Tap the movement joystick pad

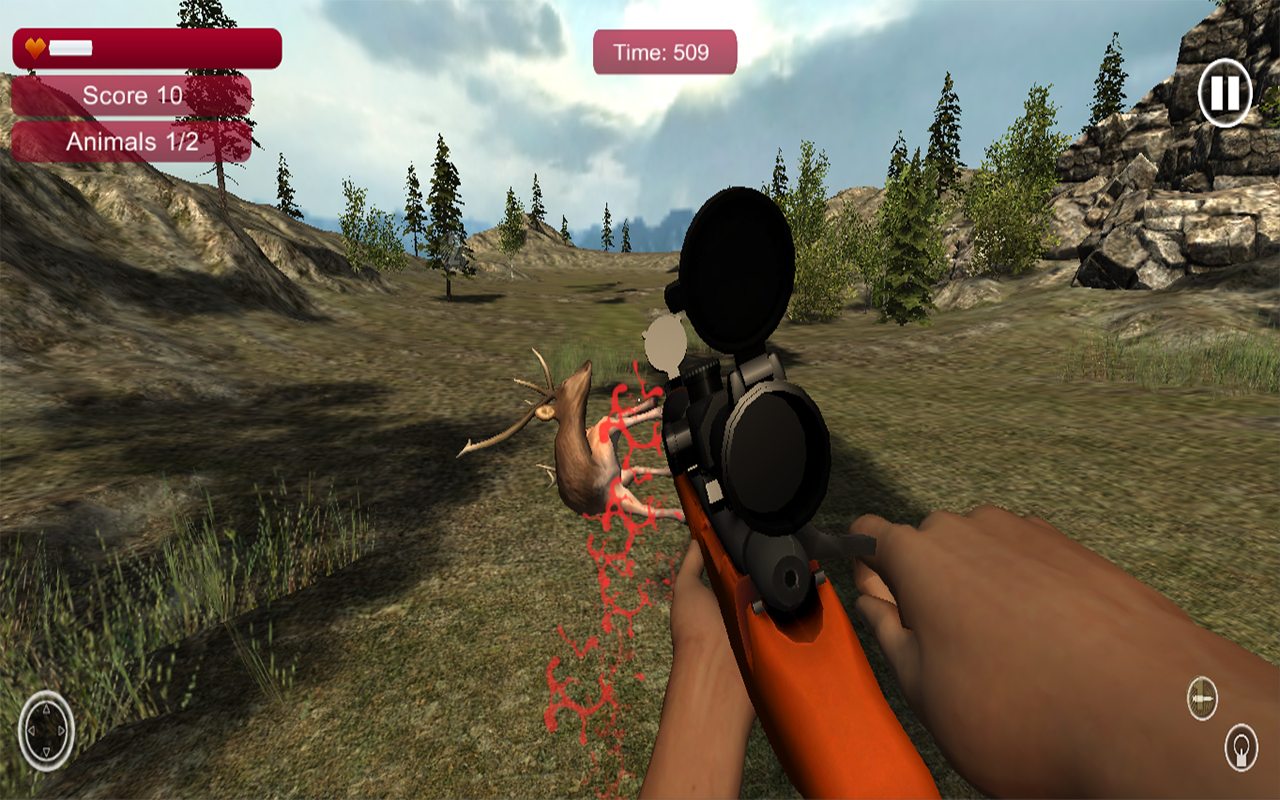[46, 731]
